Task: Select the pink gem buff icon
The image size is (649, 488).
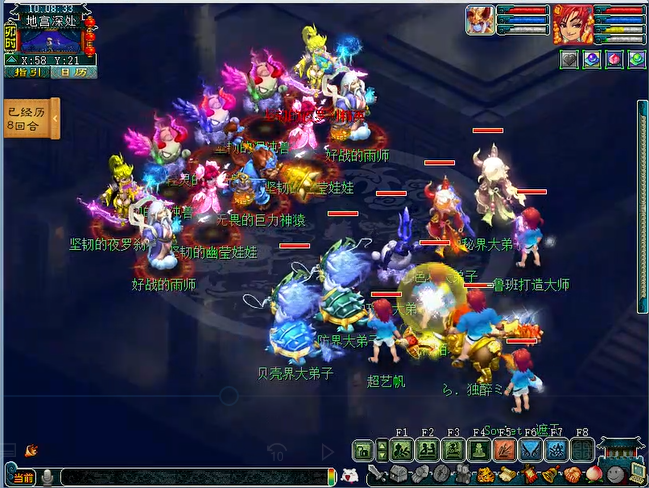Action: 614,60
